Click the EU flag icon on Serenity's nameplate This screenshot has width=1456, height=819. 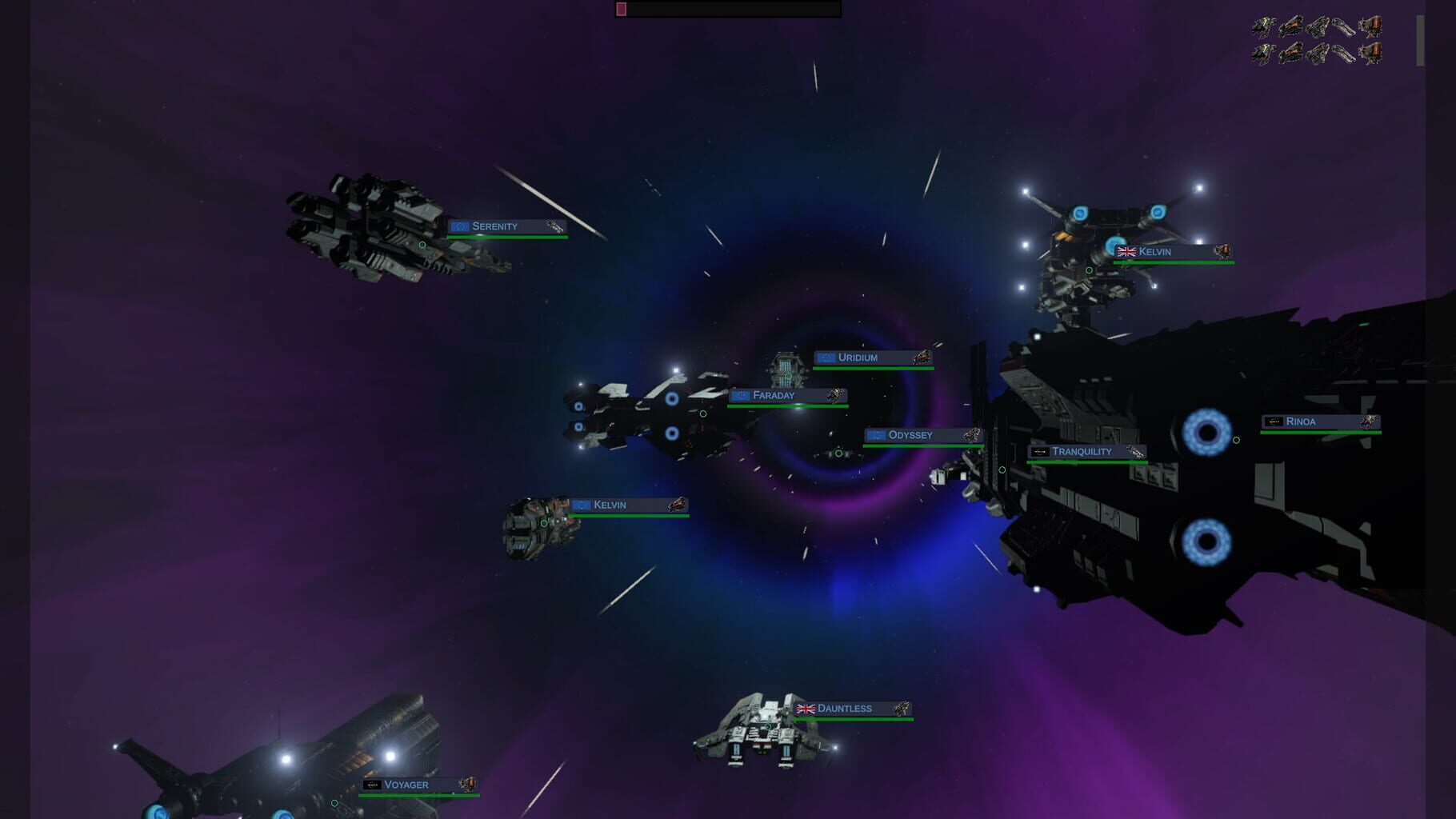tap(460, 227)
